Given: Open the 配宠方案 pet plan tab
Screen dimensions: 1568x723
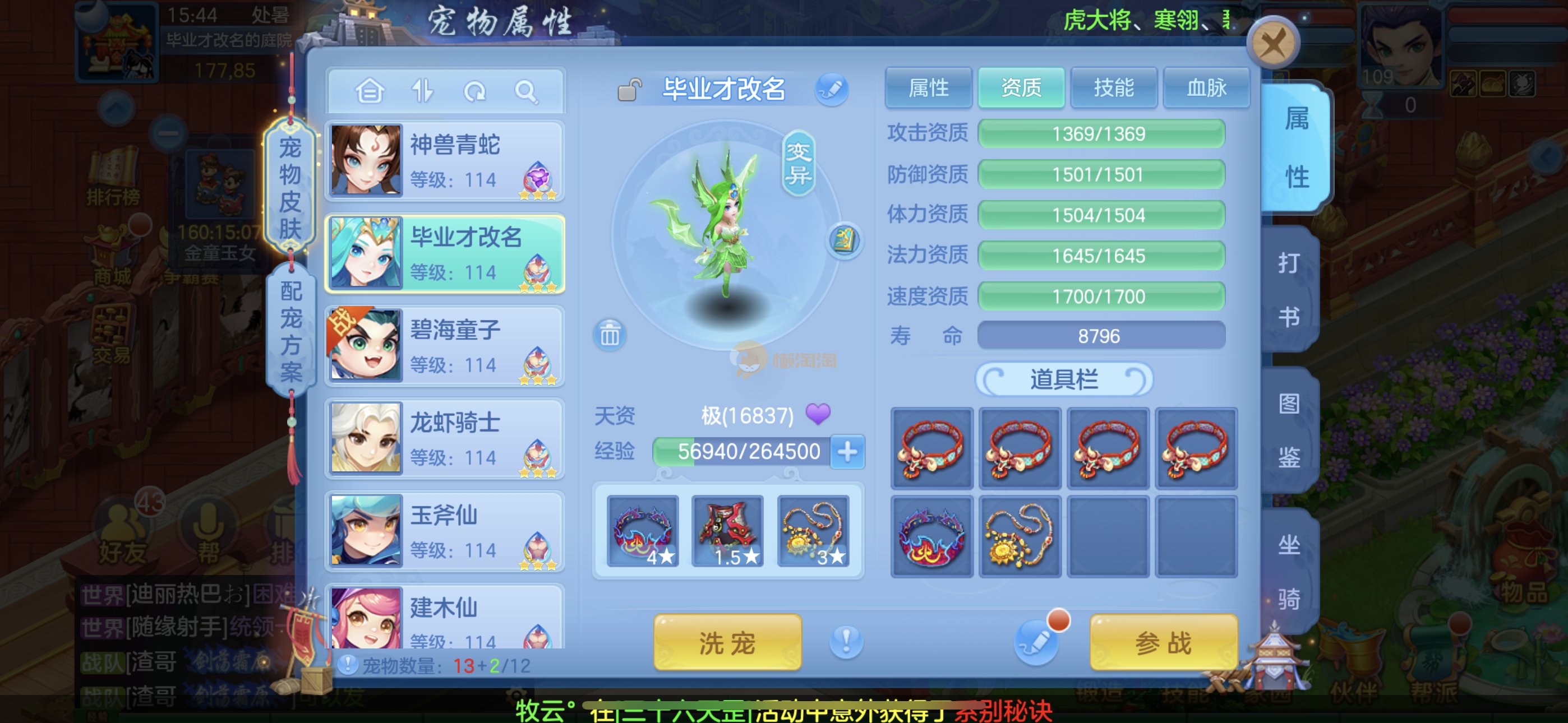Looking at the screenshot, I should coord(291,331).
